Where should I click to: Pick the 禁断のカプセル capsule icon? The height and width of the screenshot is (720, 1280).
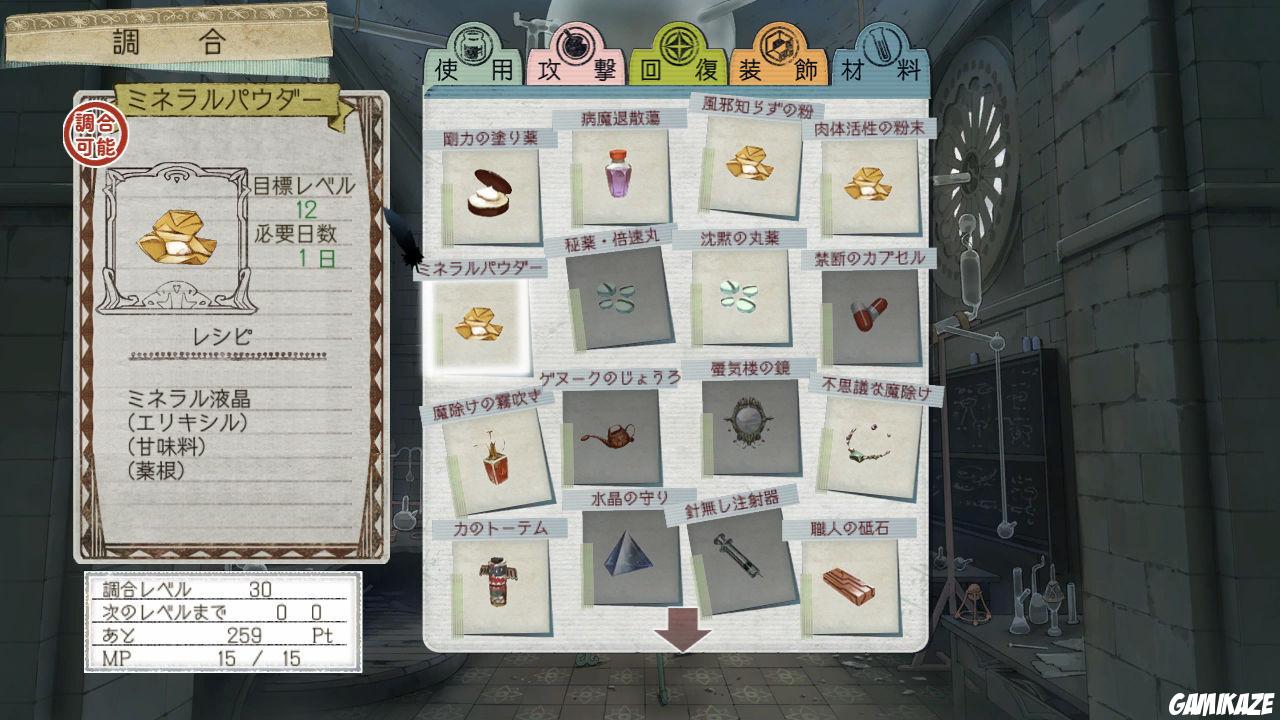(868, 315)
